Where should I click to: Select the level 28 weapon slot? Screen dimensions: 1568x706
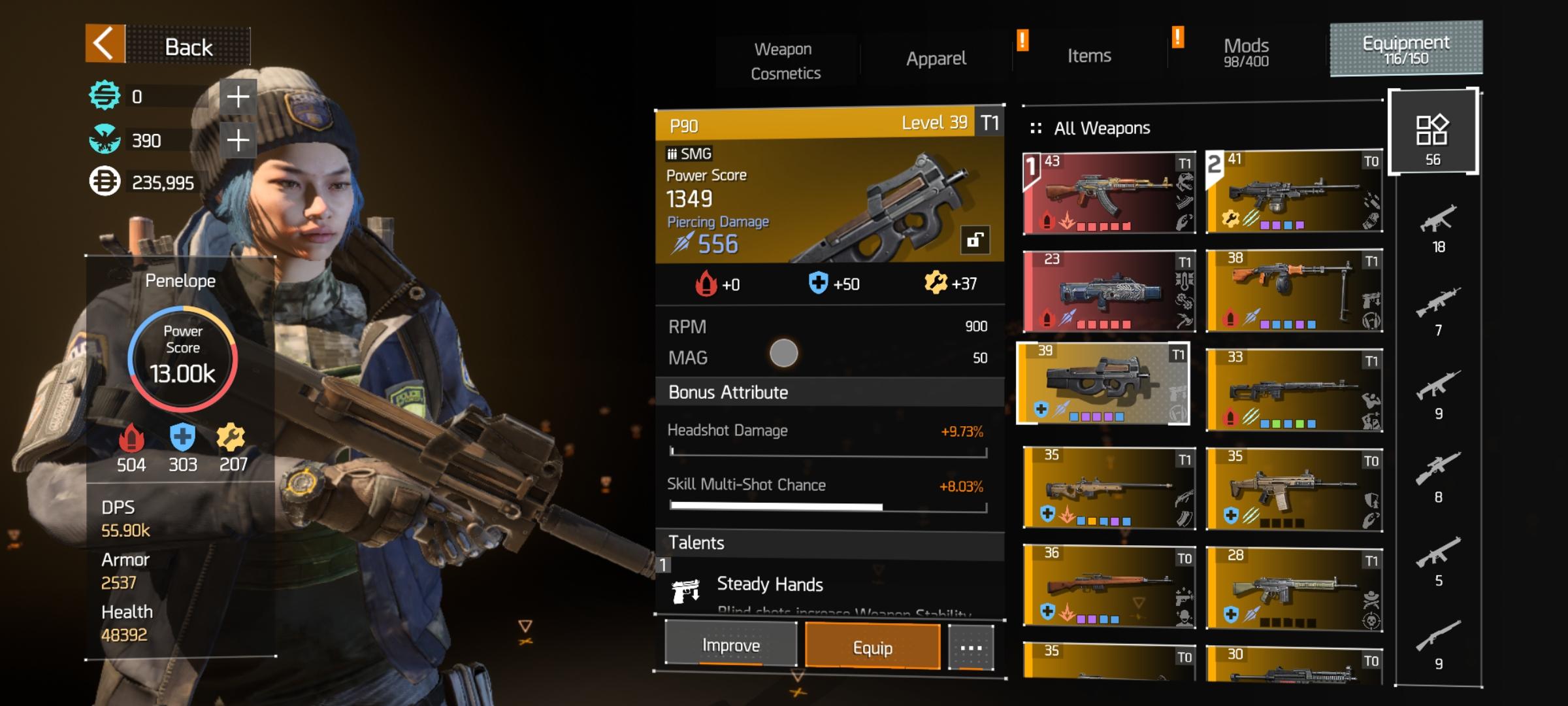pos(1294,588)
